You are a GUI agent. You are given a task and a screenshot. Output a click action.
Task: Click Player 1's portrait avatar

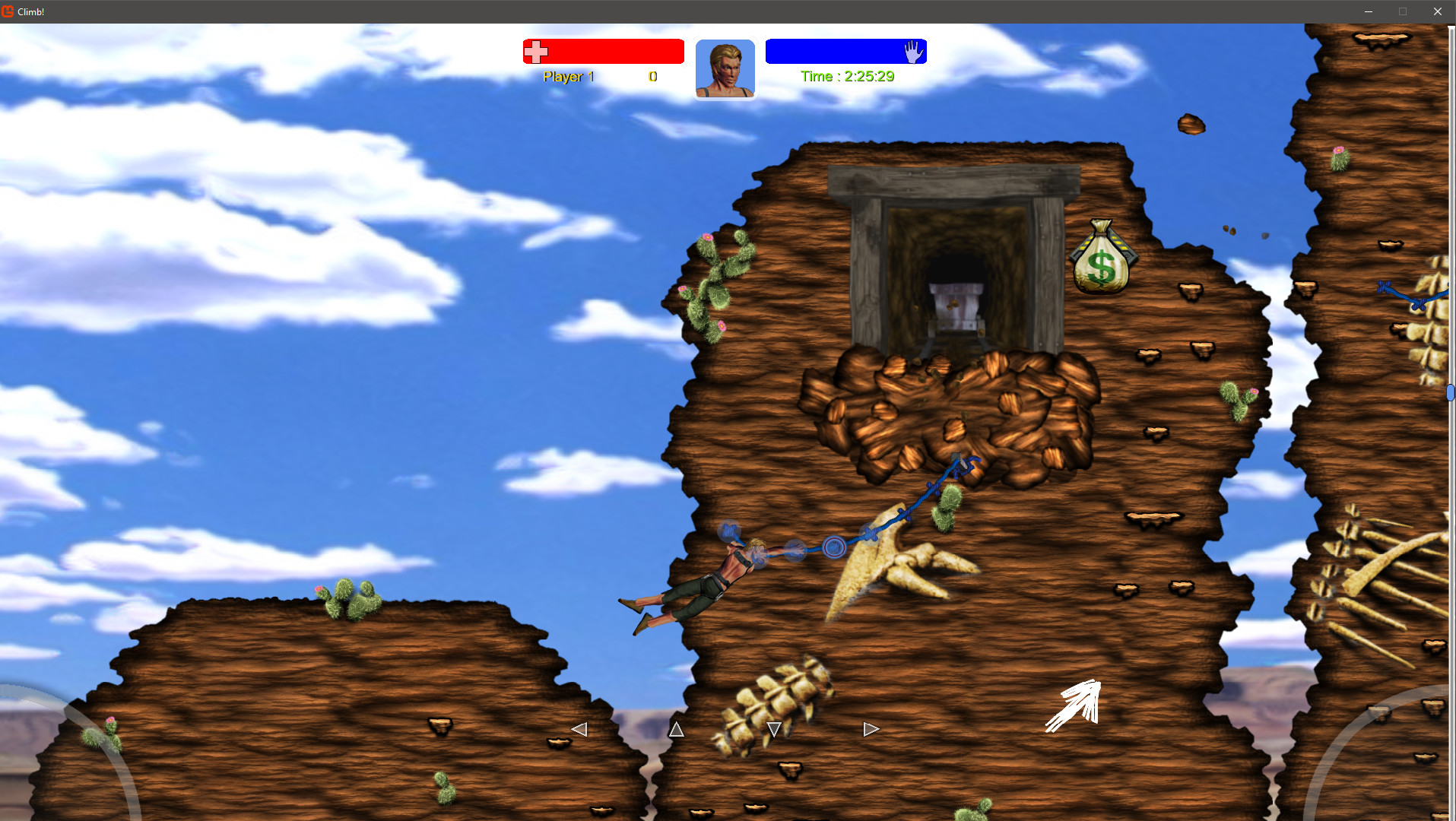click(724, 68)
